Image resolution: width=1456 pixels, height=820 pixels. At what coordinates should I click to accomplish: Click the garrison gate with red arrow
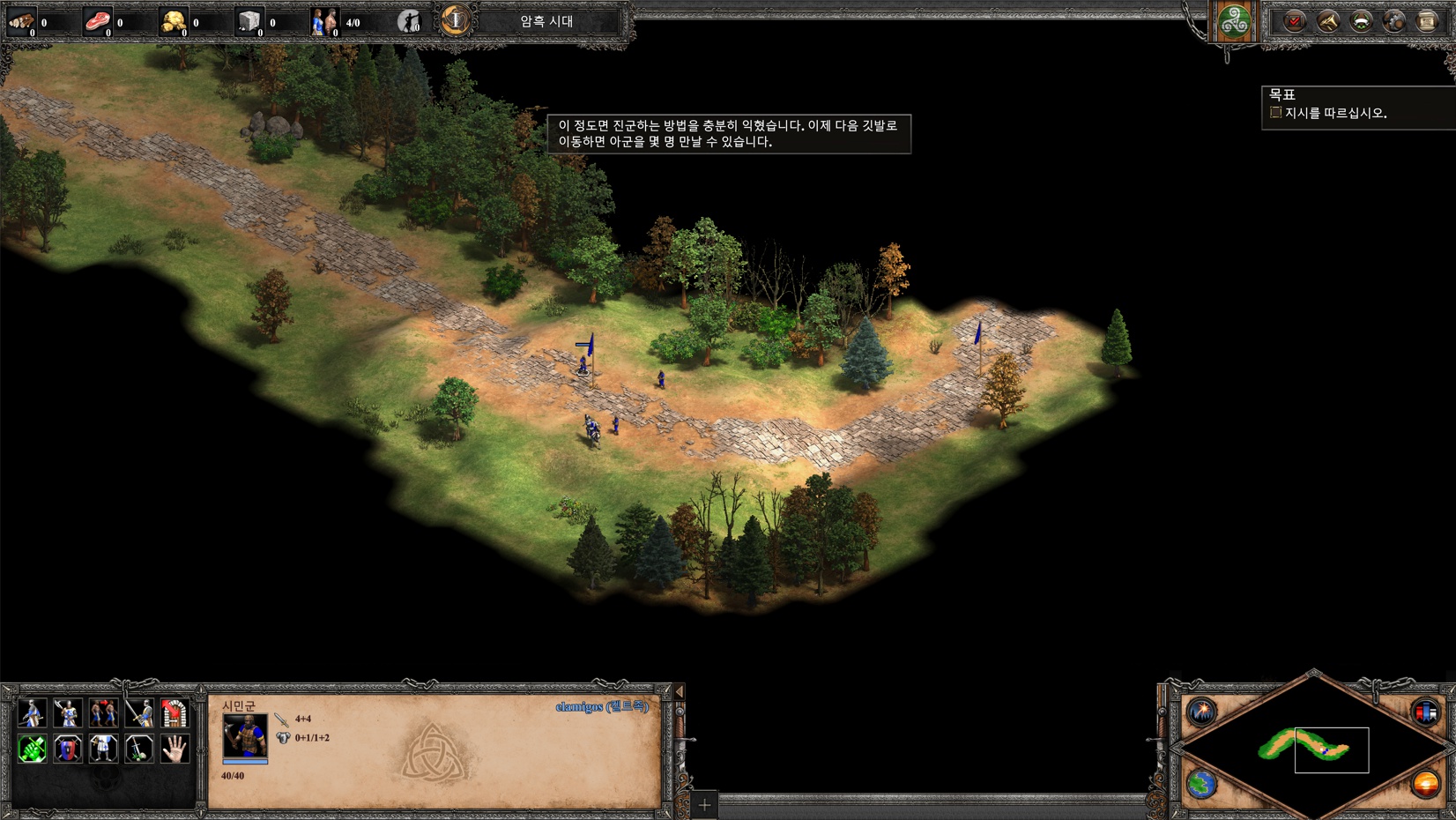[x=175, y=712]
